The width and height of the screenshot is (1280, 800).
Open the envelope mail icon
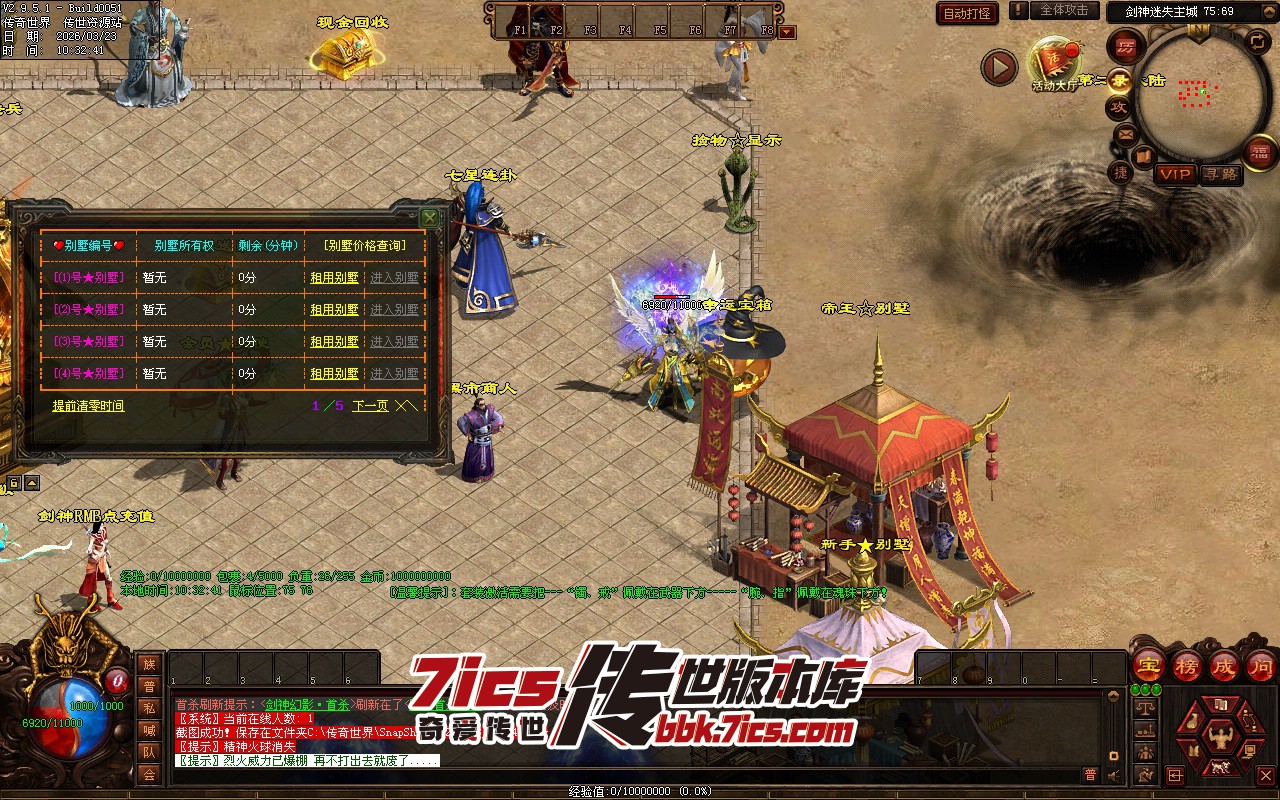[x=1126, y=134]
